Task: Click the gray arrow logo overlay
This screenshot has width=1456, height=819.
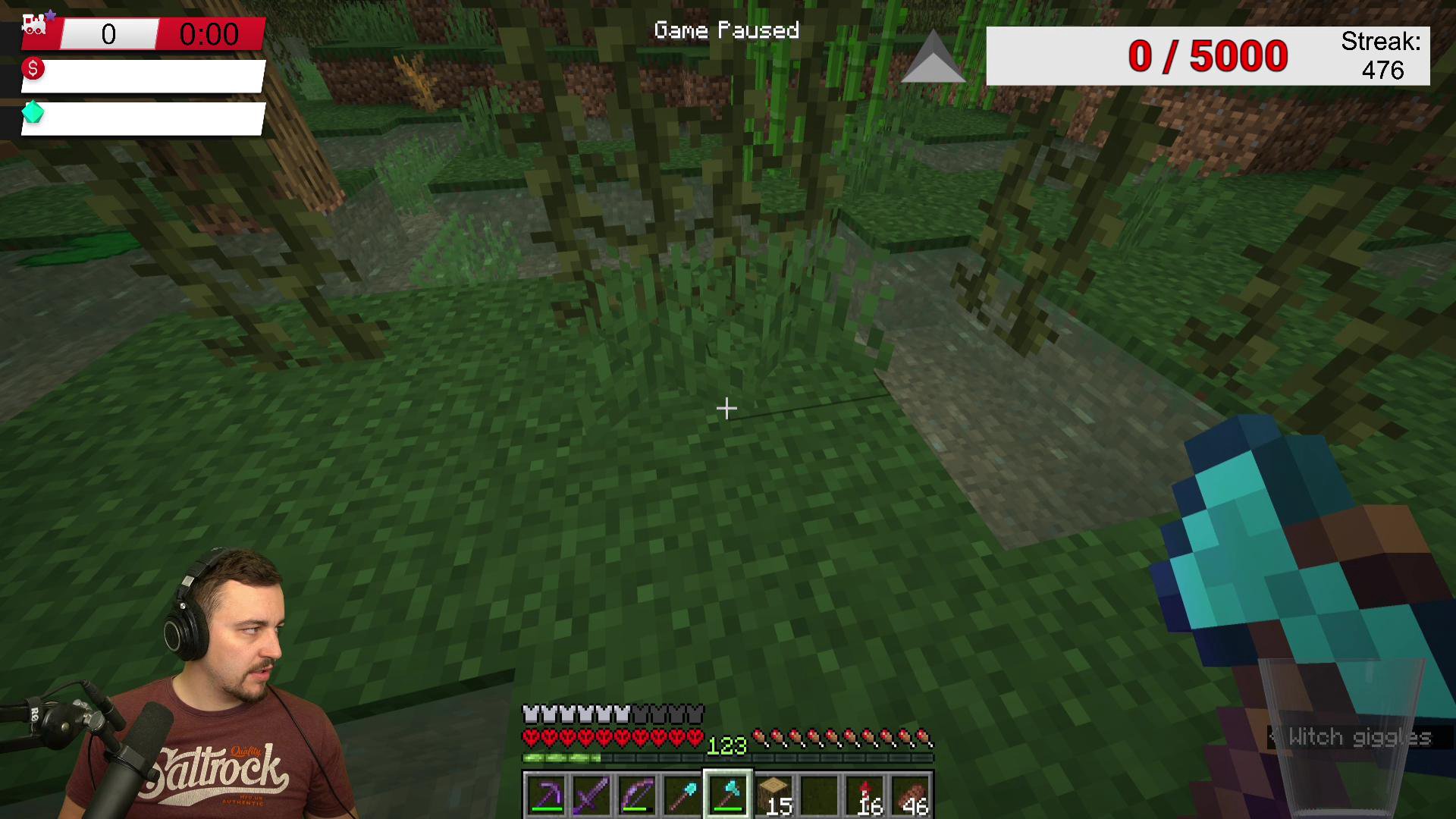Action: (x=934, y=58)
